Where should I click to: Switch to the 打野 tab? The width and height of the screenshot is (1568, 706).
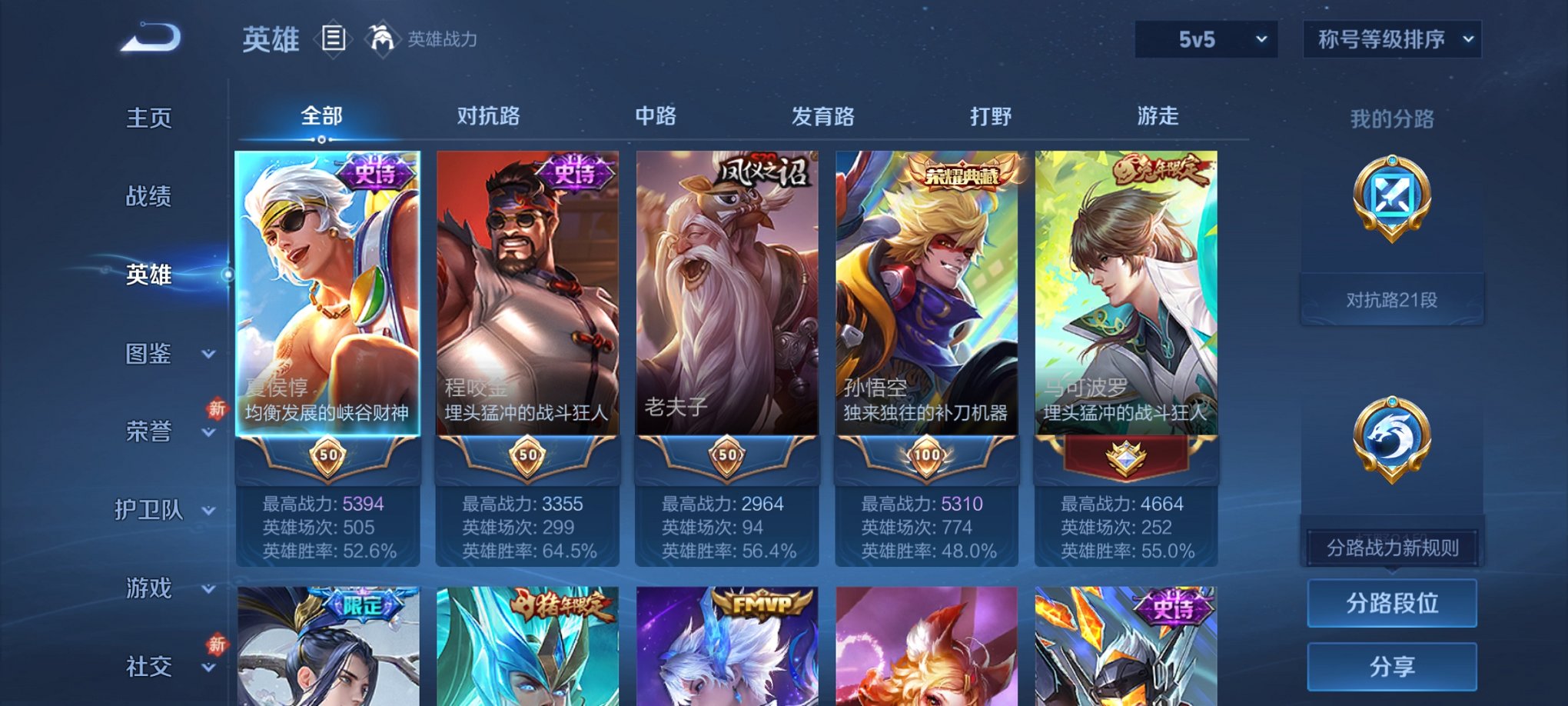pyautogui.click(x=990, y=117)
